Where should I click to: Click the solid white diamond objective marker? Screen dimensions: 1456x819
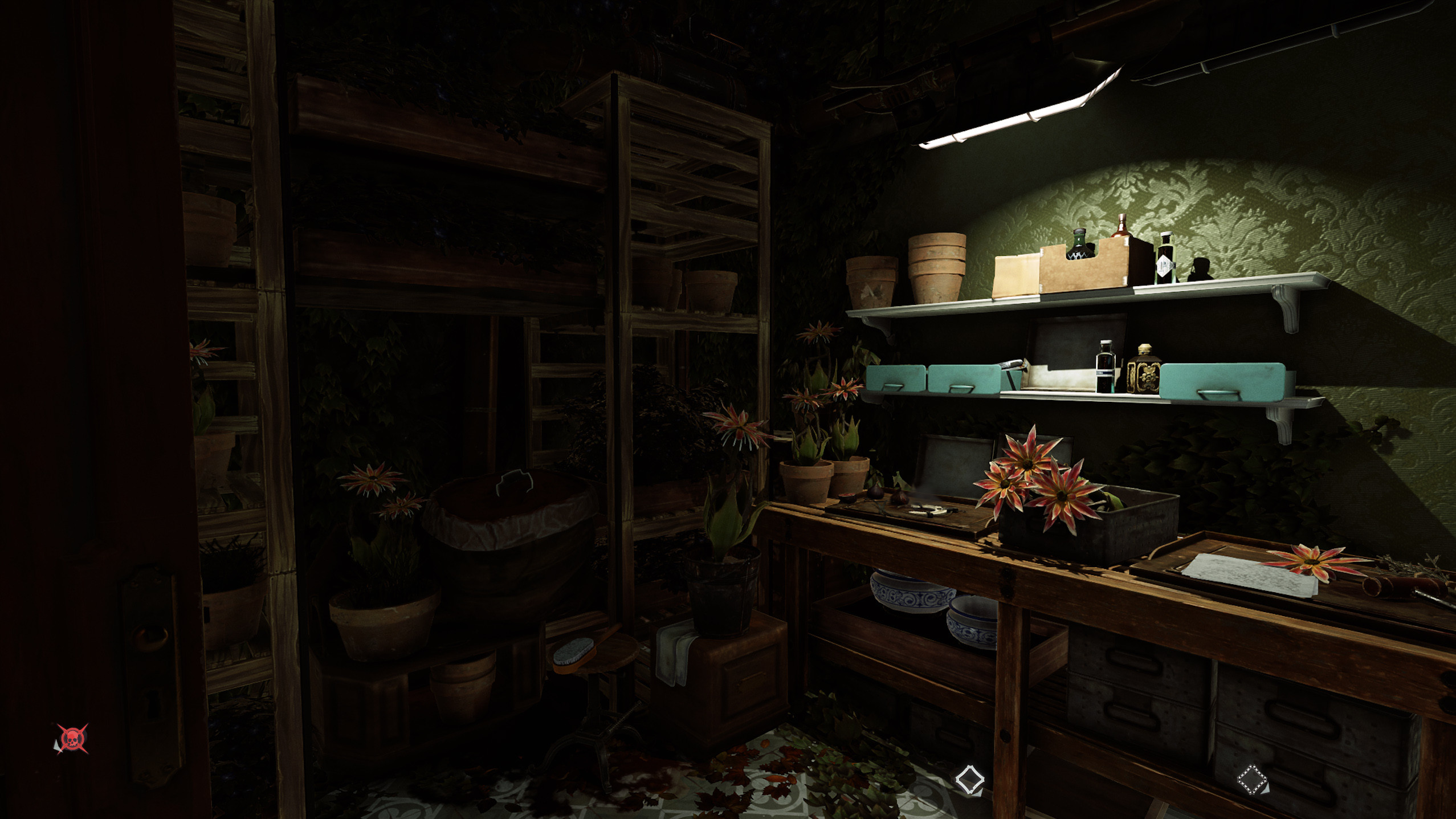click(969, 779)
